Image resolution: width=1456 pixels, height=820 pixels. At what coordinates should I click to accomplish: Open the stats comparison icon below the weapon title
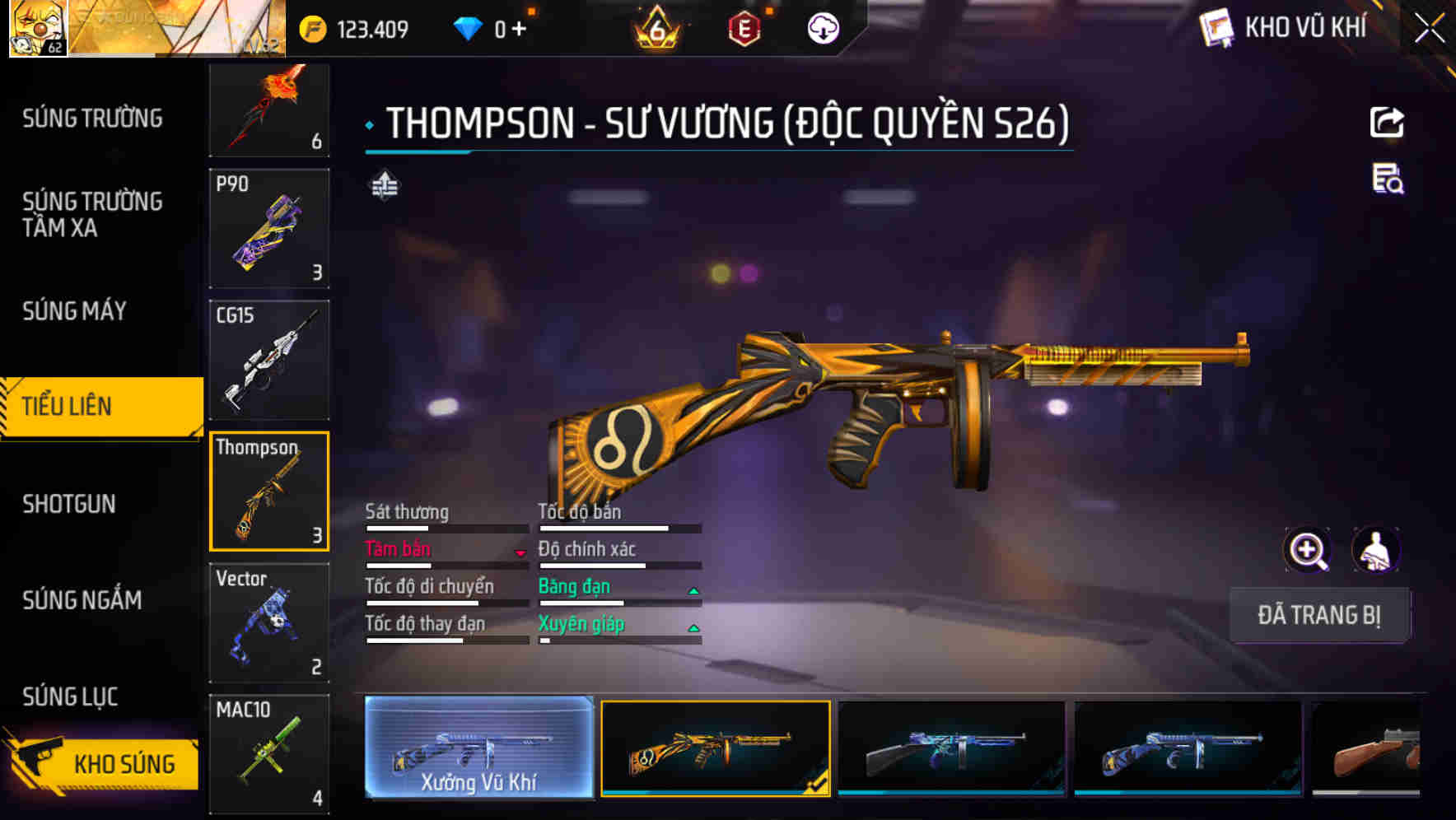(385, 186)
